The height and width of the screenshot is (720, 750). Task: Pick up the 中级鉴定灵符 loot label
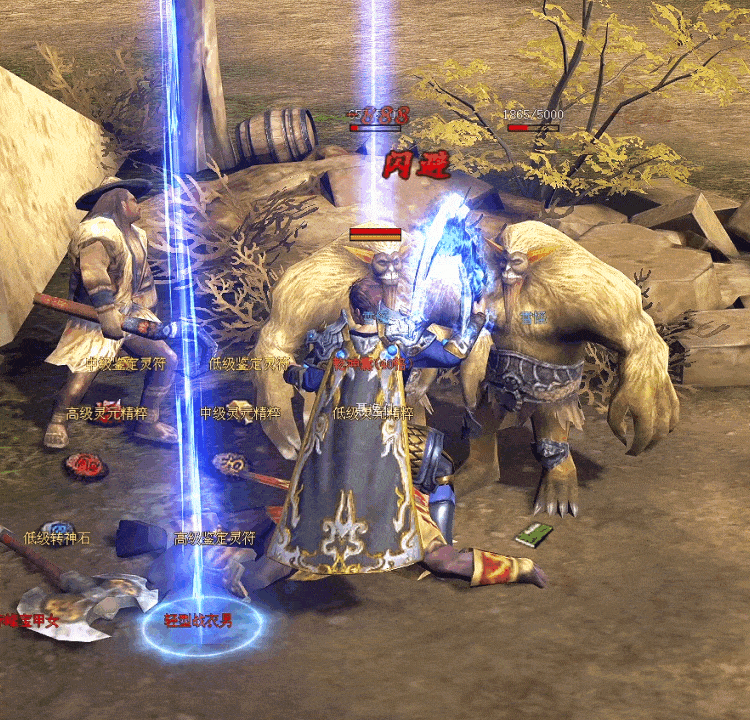125,364
